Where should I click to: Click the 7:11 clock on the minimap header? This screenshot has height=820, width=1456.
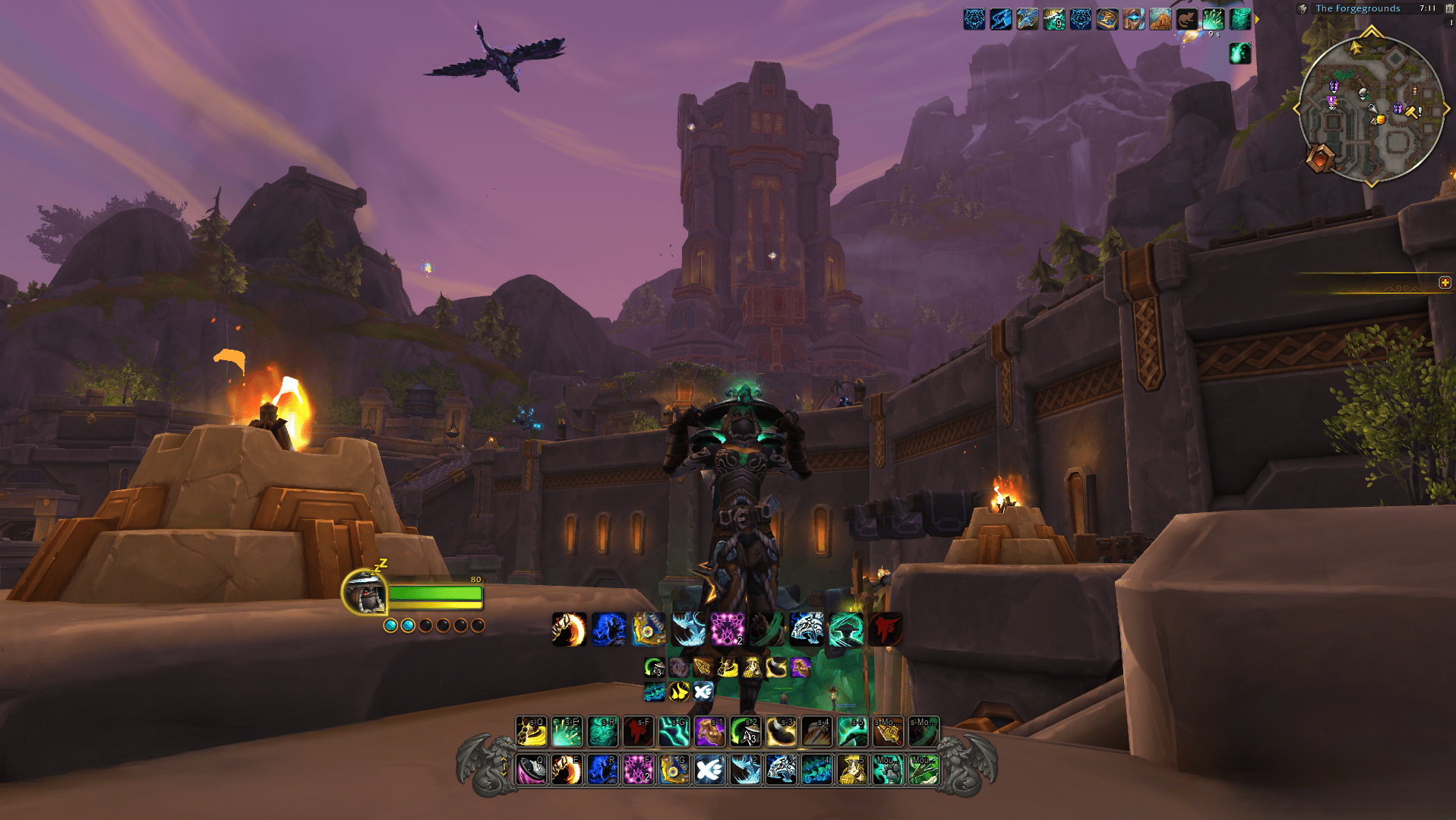pos(1427,8)
